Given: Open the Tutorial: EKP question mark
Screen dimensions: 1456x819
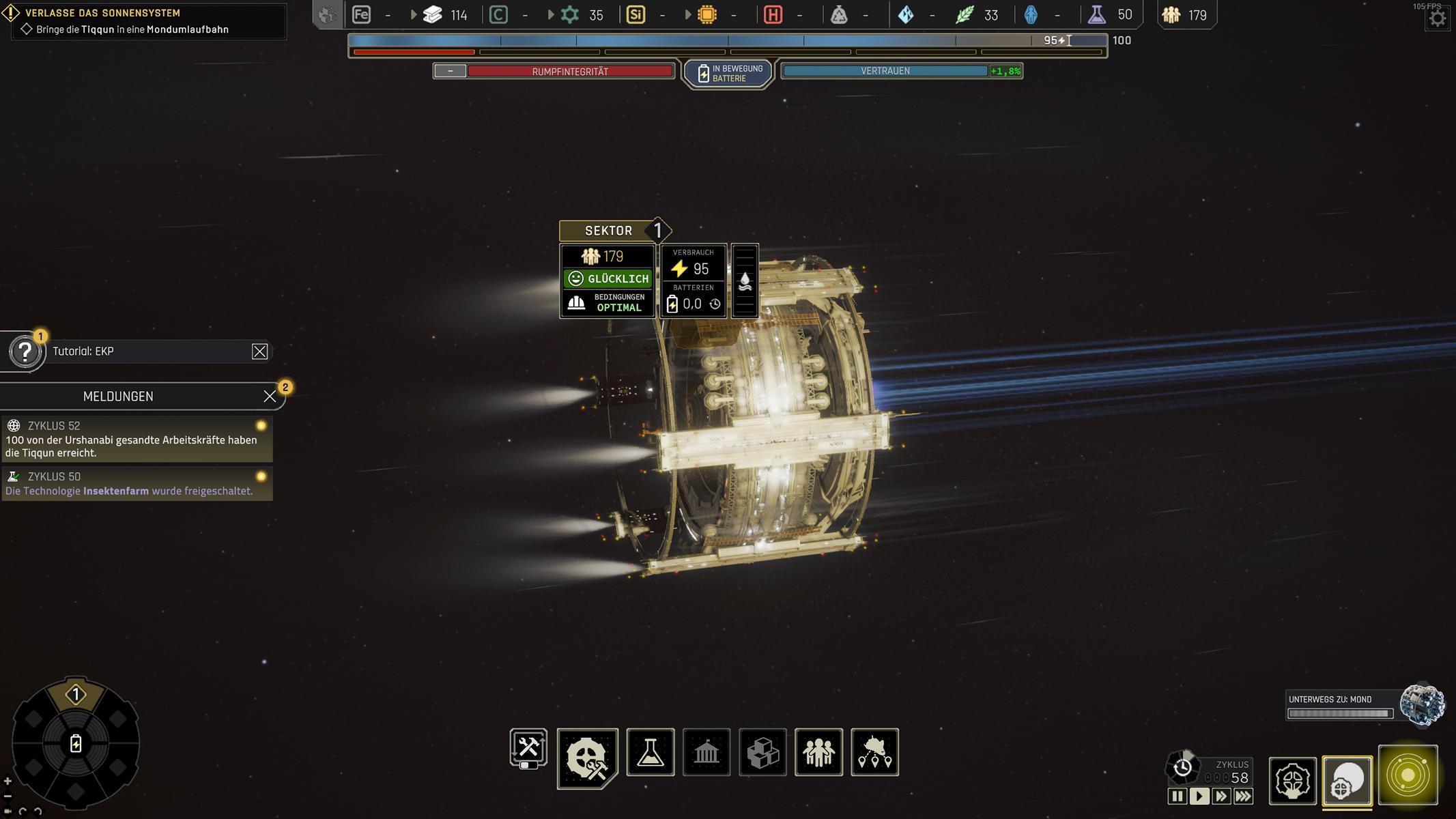Looking at the screenshot, I should tap(25, 352).
